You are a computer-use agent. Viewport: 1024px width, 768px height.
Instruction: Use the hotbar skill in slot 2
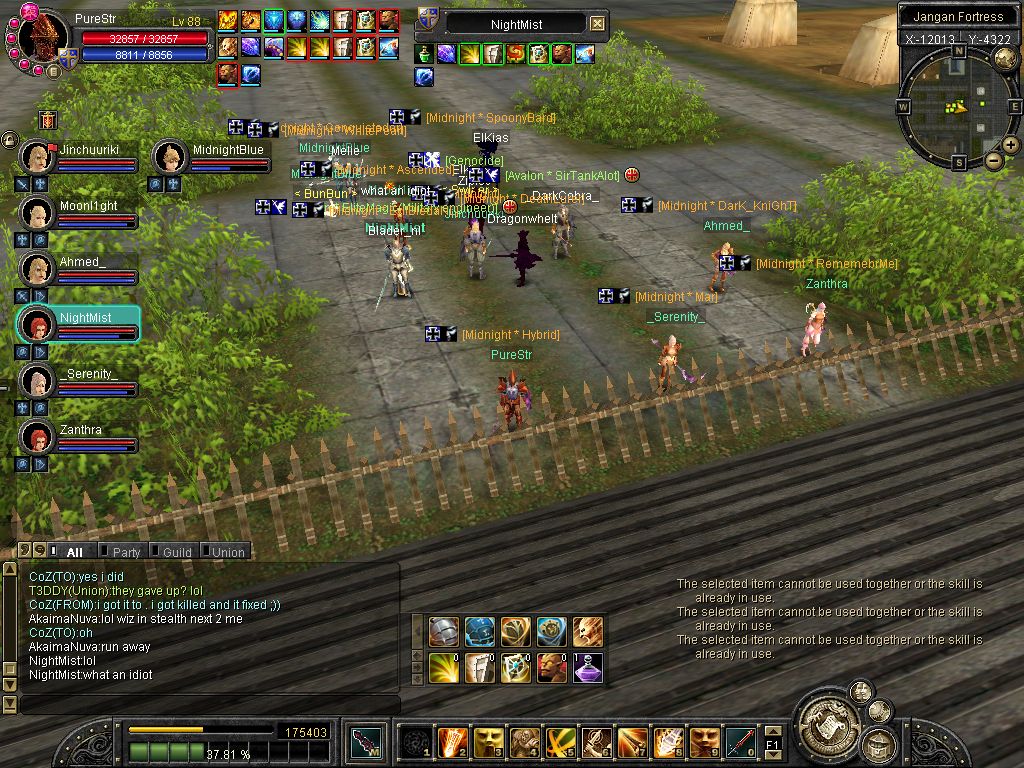tap(452, 741)
